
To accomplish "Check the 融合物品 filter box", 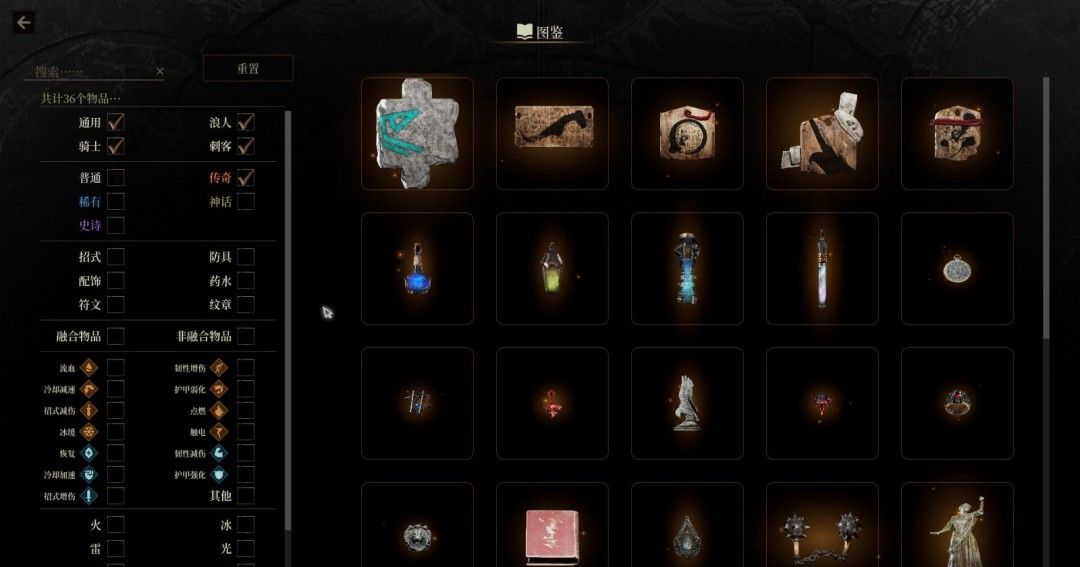I will pos(116,336).
